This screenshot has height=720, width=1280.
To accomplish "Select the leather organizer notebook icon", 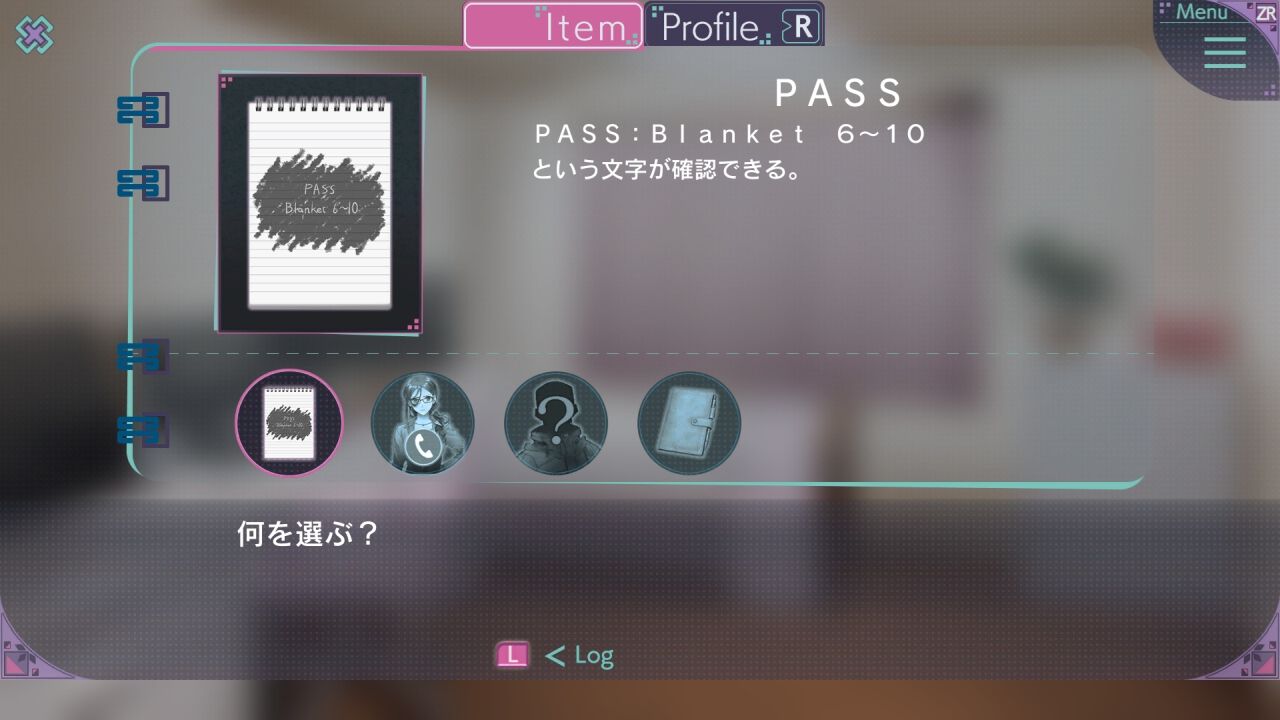I will [689, 423].
